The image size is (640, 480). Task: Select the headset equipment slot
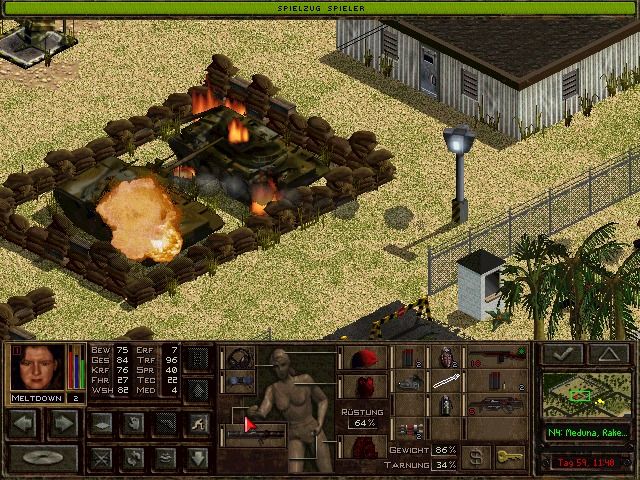tap(236, 358)
